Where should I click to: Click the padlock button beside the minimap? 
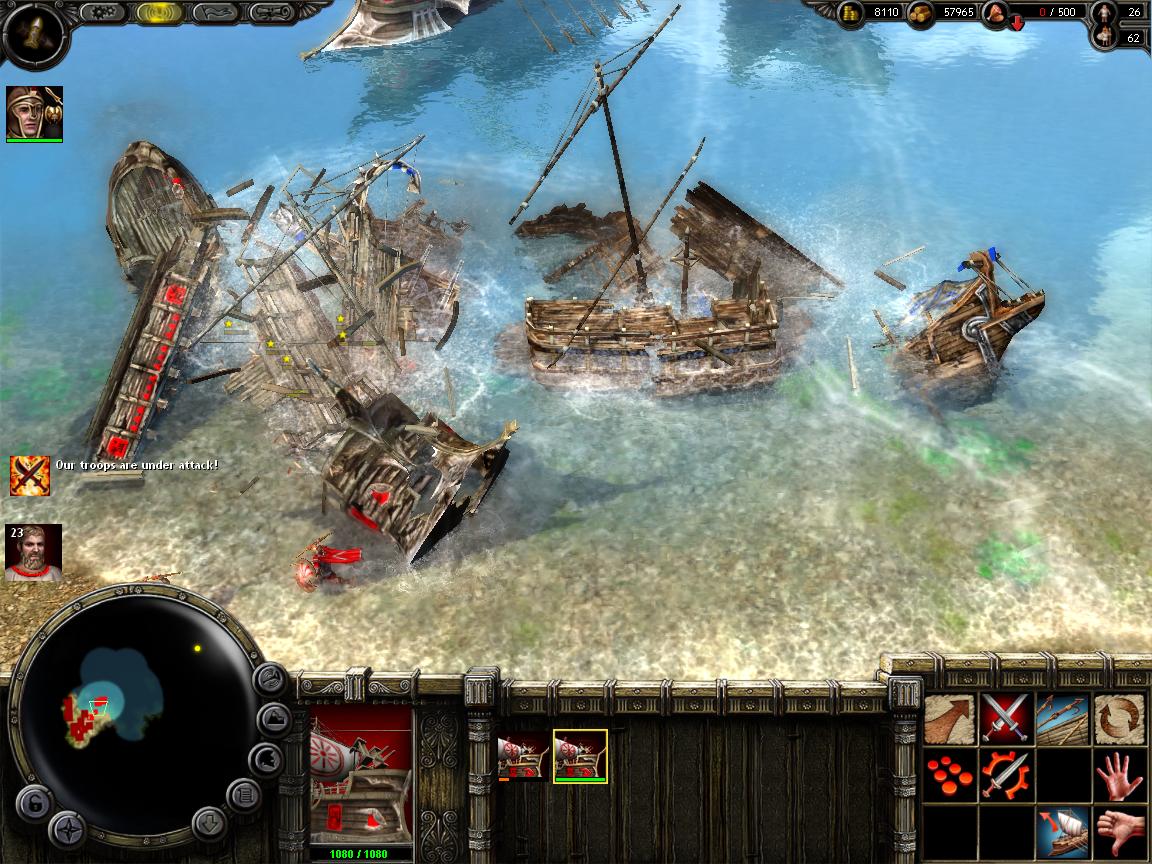coord(33,802)
